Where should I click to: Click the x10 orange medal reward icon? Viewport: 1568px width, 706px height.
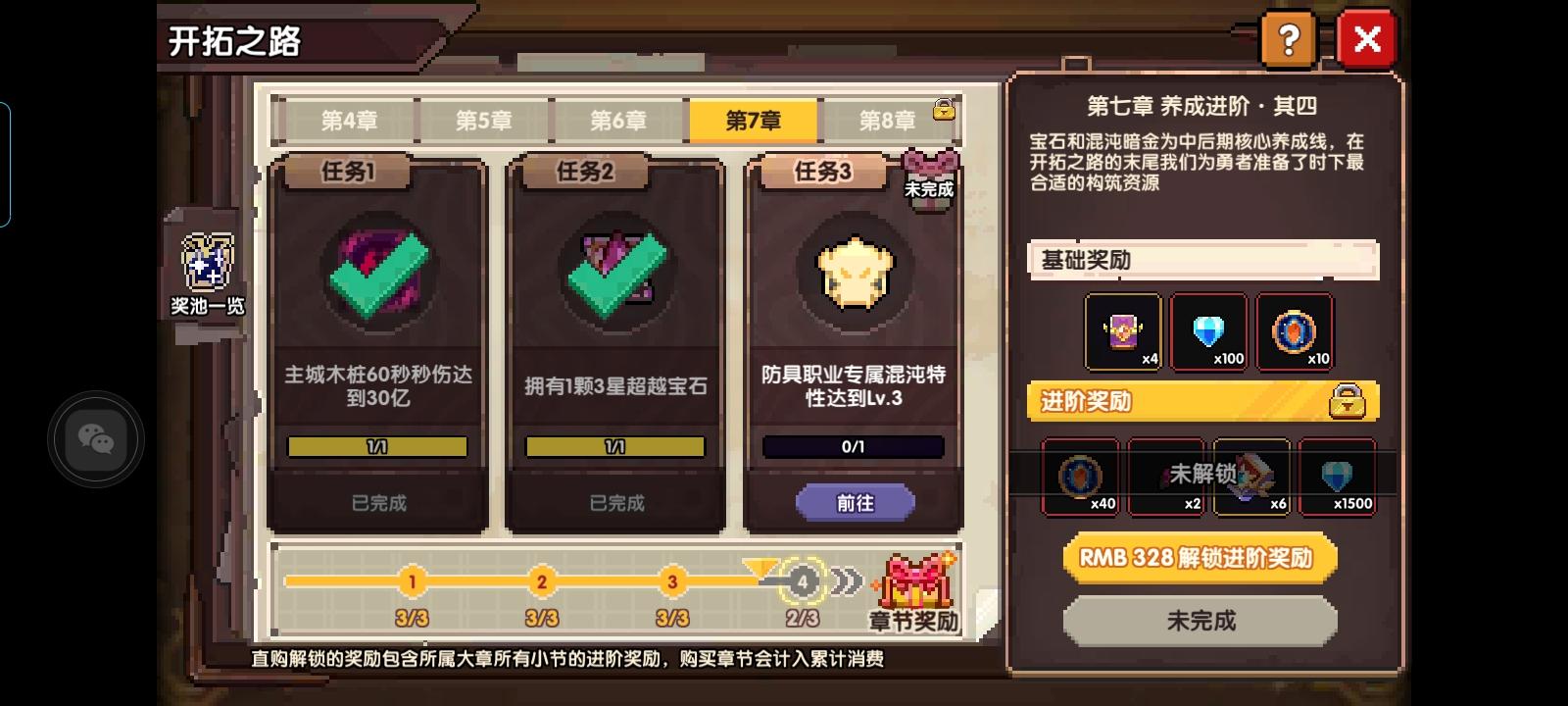click(x=1295, y=330)
